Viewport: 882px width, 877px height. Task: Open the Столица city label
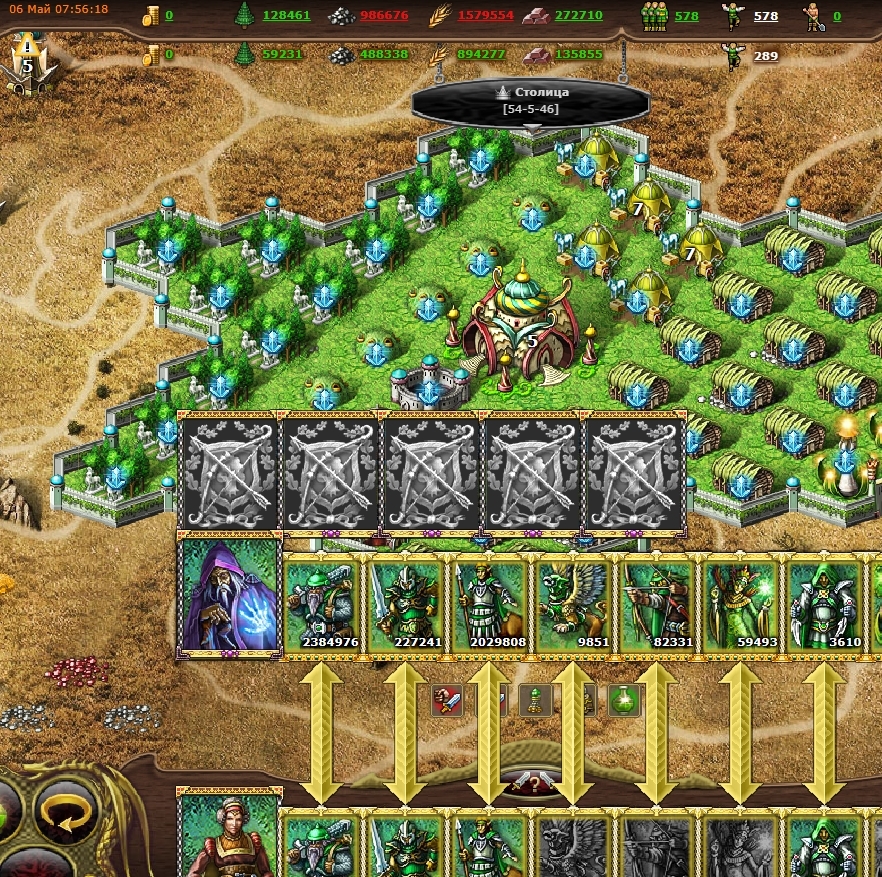pyautogui.click(x=531, y=100)
